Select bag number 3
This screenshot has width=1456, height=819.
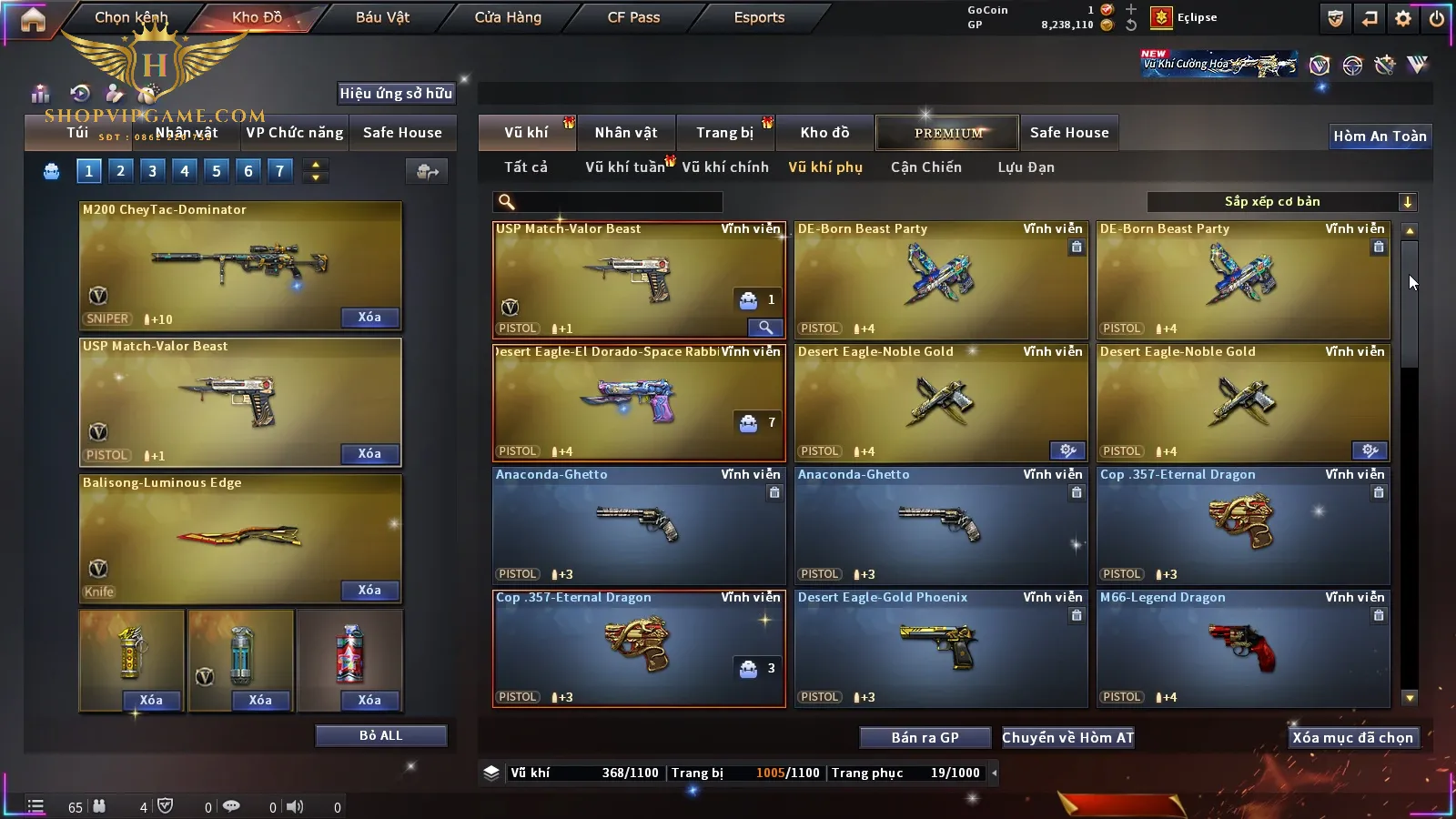coord(152,170)
